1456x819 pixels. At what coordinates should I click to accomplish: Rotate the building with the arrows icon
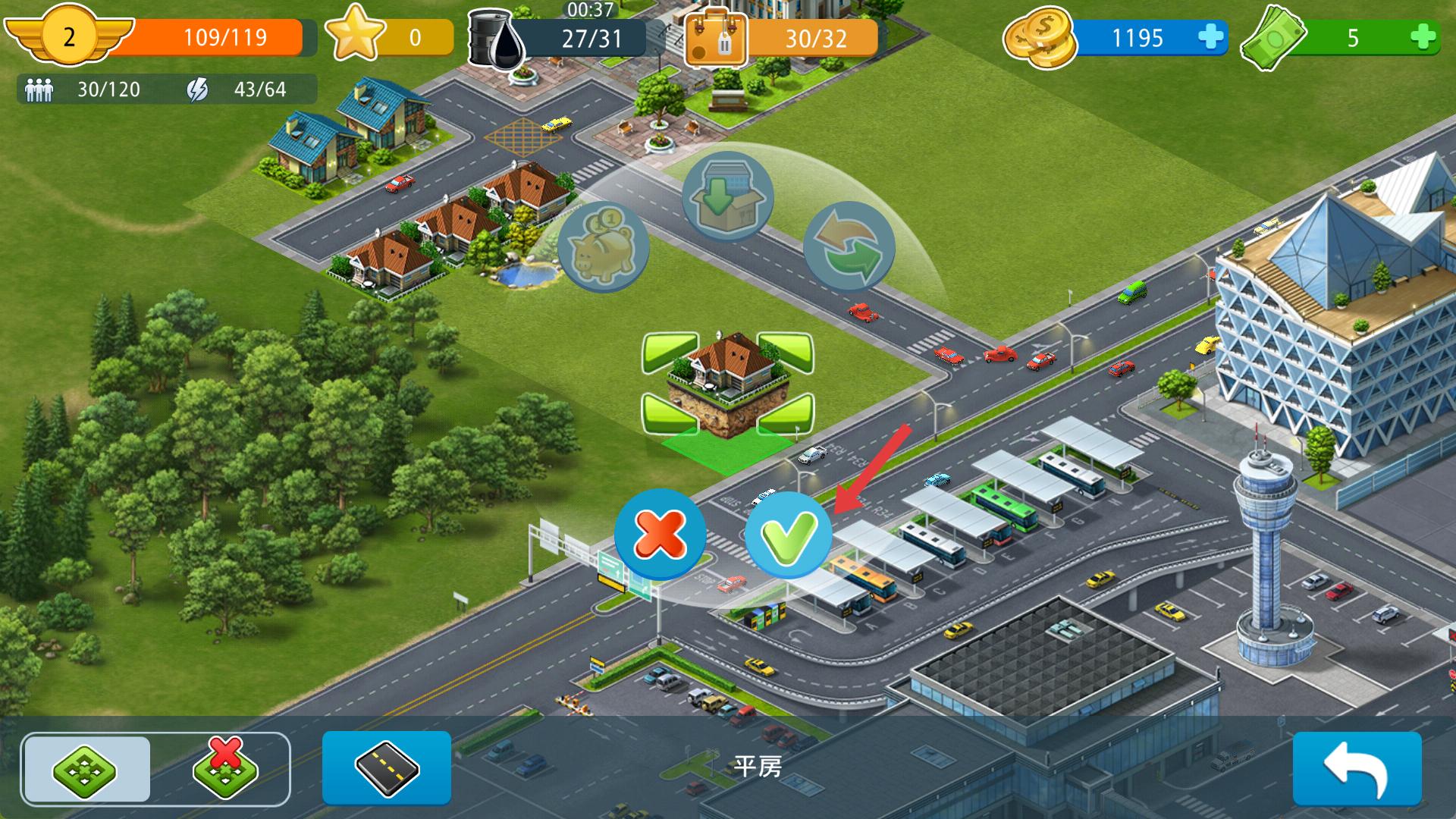[x=849, y=247]
